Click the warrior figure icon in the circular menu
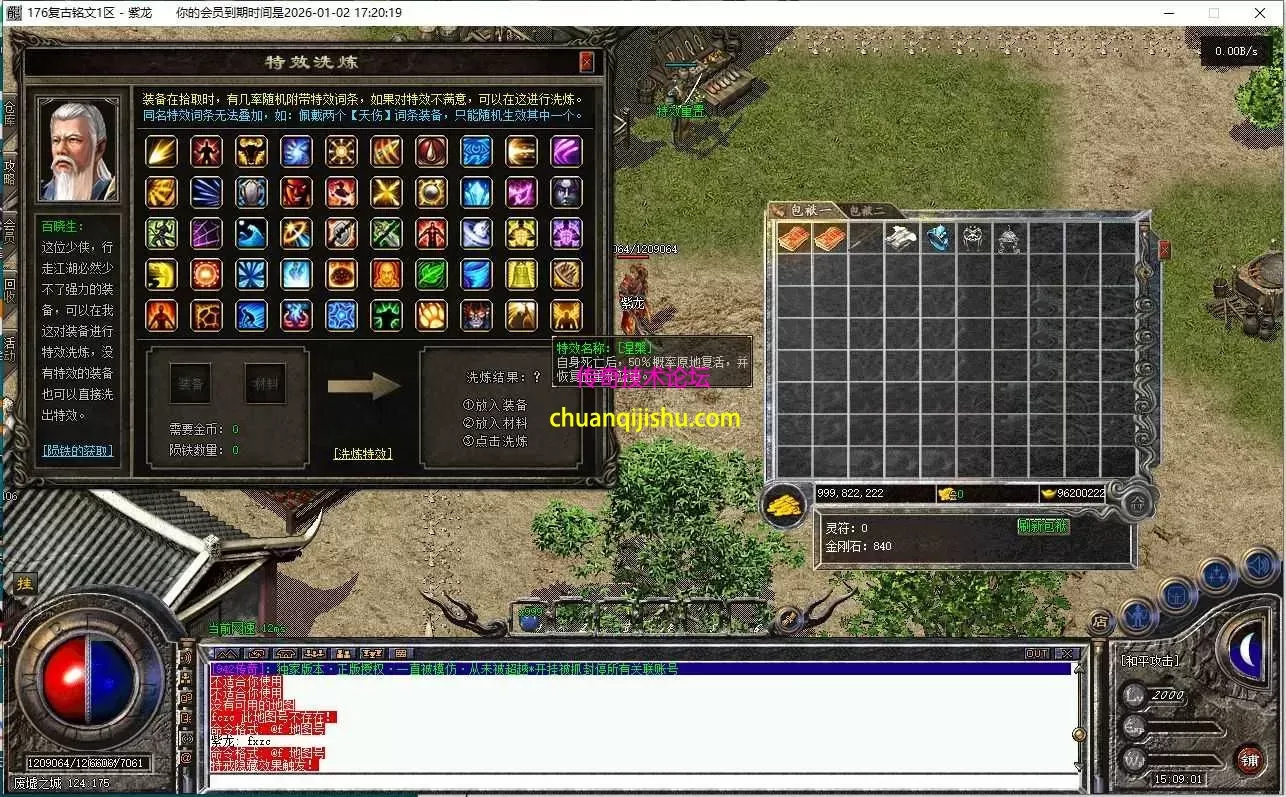 click(x=1138, y=617)
